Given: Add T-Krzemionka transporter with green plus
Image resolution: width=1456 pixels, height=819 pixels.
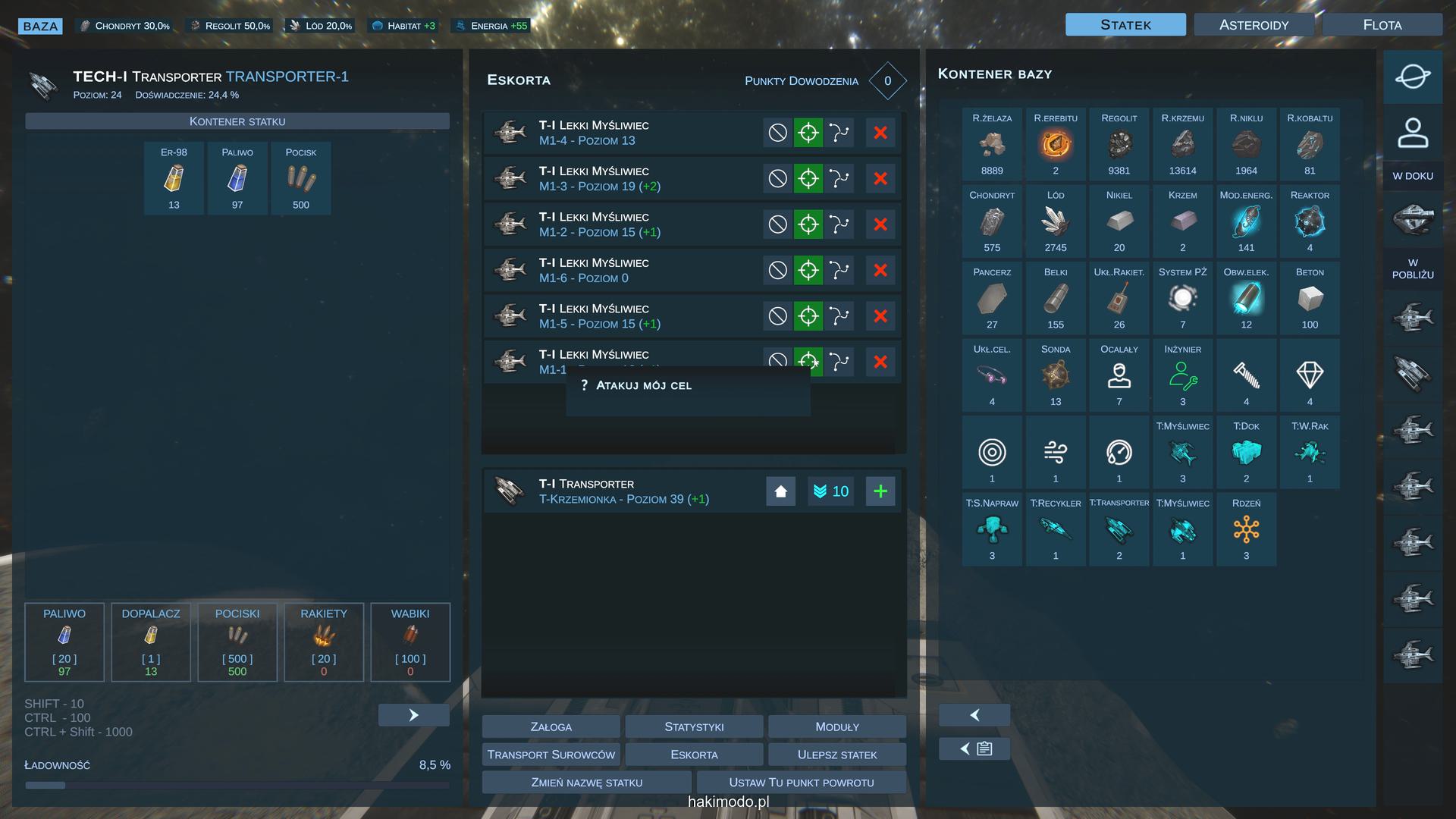Looking at the screenshot, I should [880, 491].
